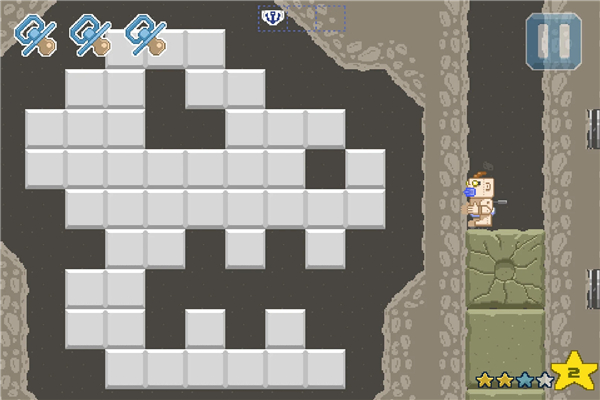Pause the game with the pause button
Viewport: 600px width, 400px height.
pos(551,42)
